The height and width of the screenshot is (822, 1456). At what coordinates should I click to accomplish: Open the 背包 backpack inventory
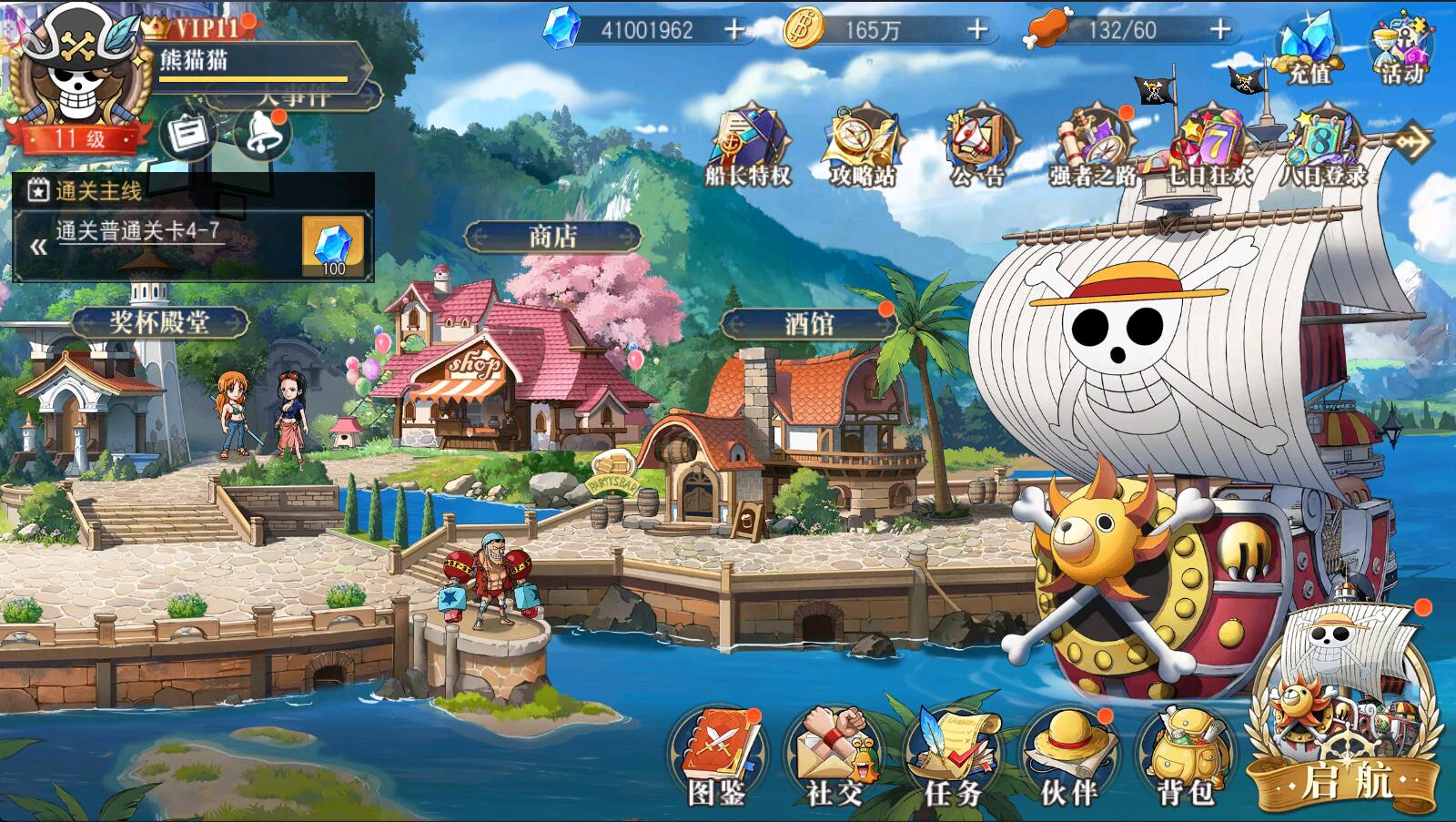1185,756
